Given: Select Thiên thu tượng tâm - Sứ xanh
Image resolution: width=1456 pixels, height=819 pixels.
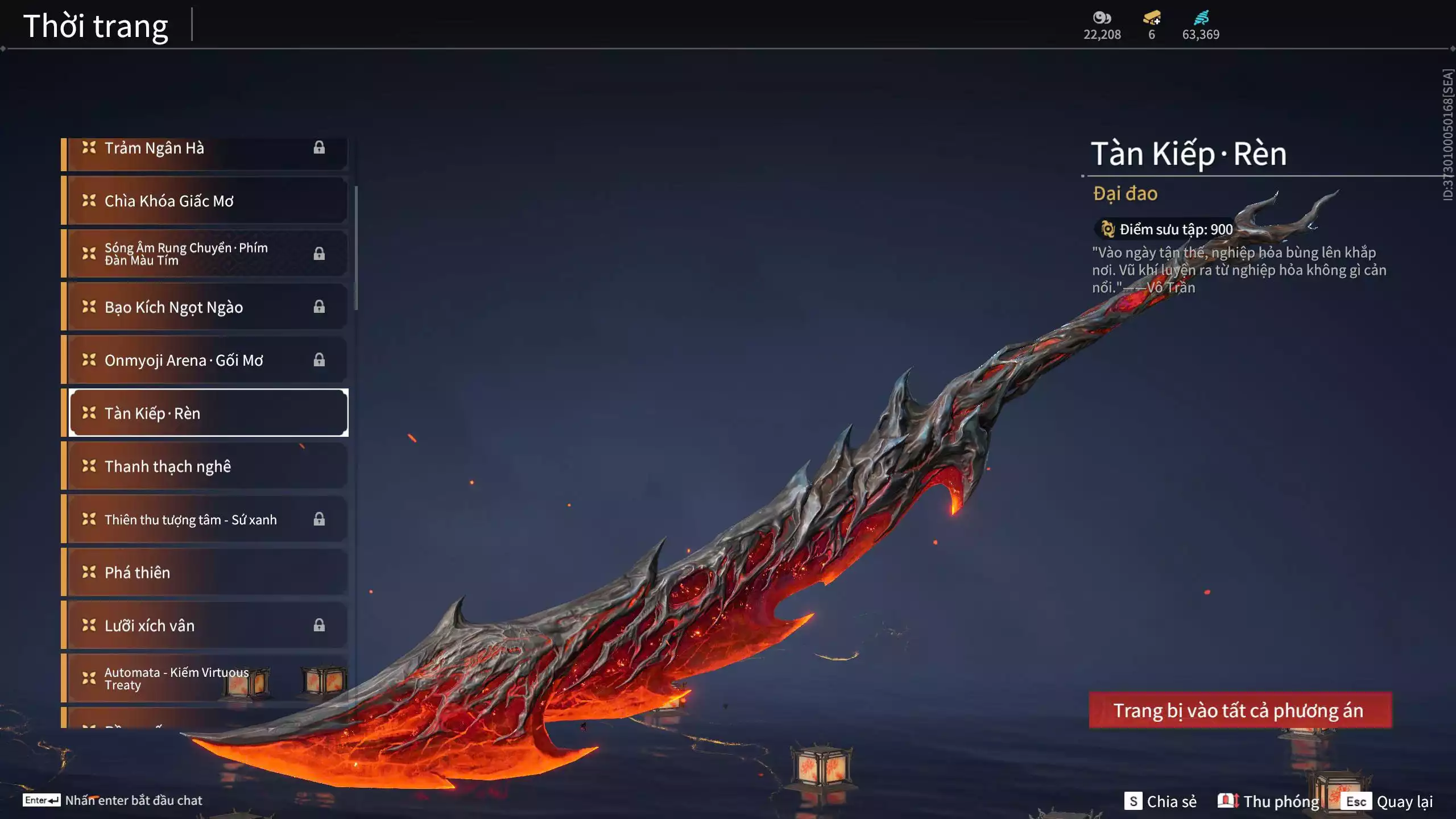Looking at the screenshot, I should (x=205, y=519).
